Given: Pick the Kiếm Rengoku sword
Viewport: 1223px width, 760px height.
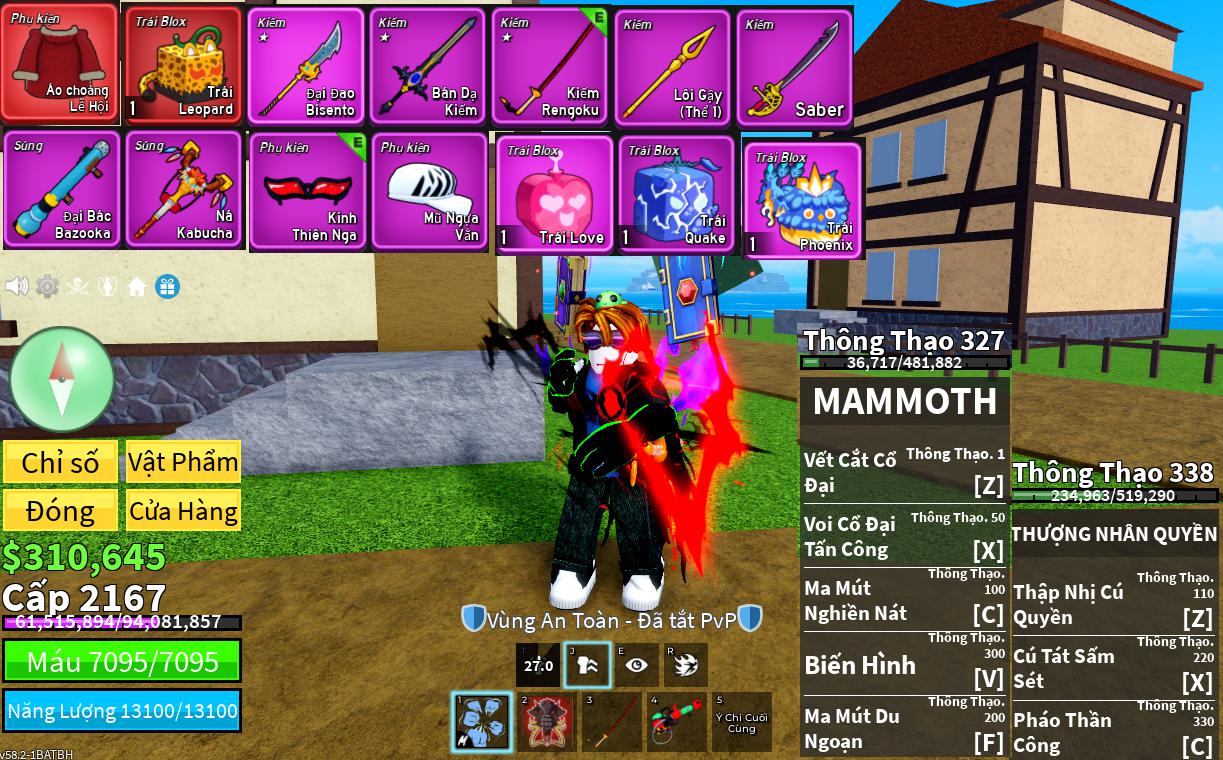Looking at the screenshot, I should point(550,66).
